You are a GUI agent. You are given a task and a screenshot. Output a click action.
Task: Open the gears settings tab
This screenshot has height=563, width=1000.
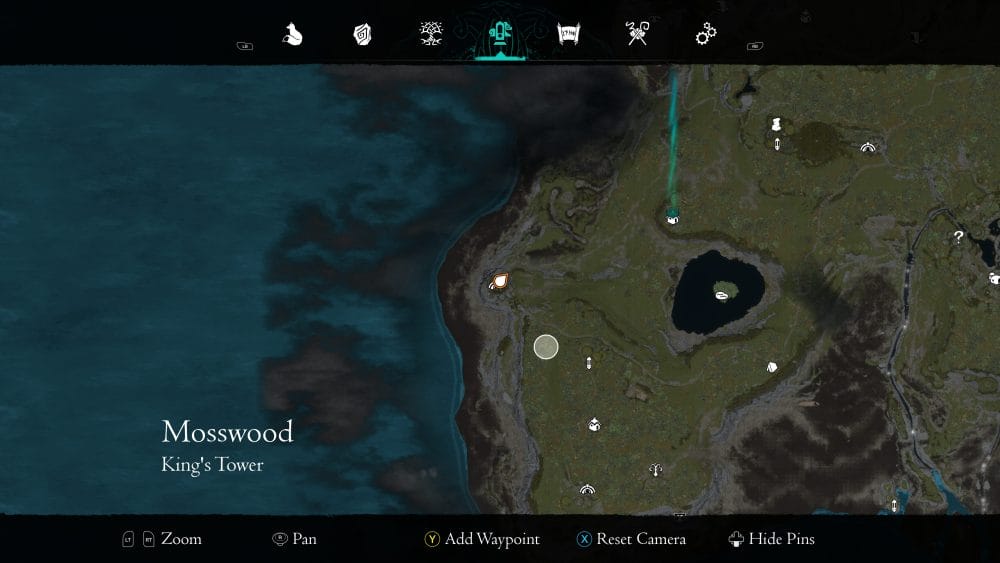point(706,35)
